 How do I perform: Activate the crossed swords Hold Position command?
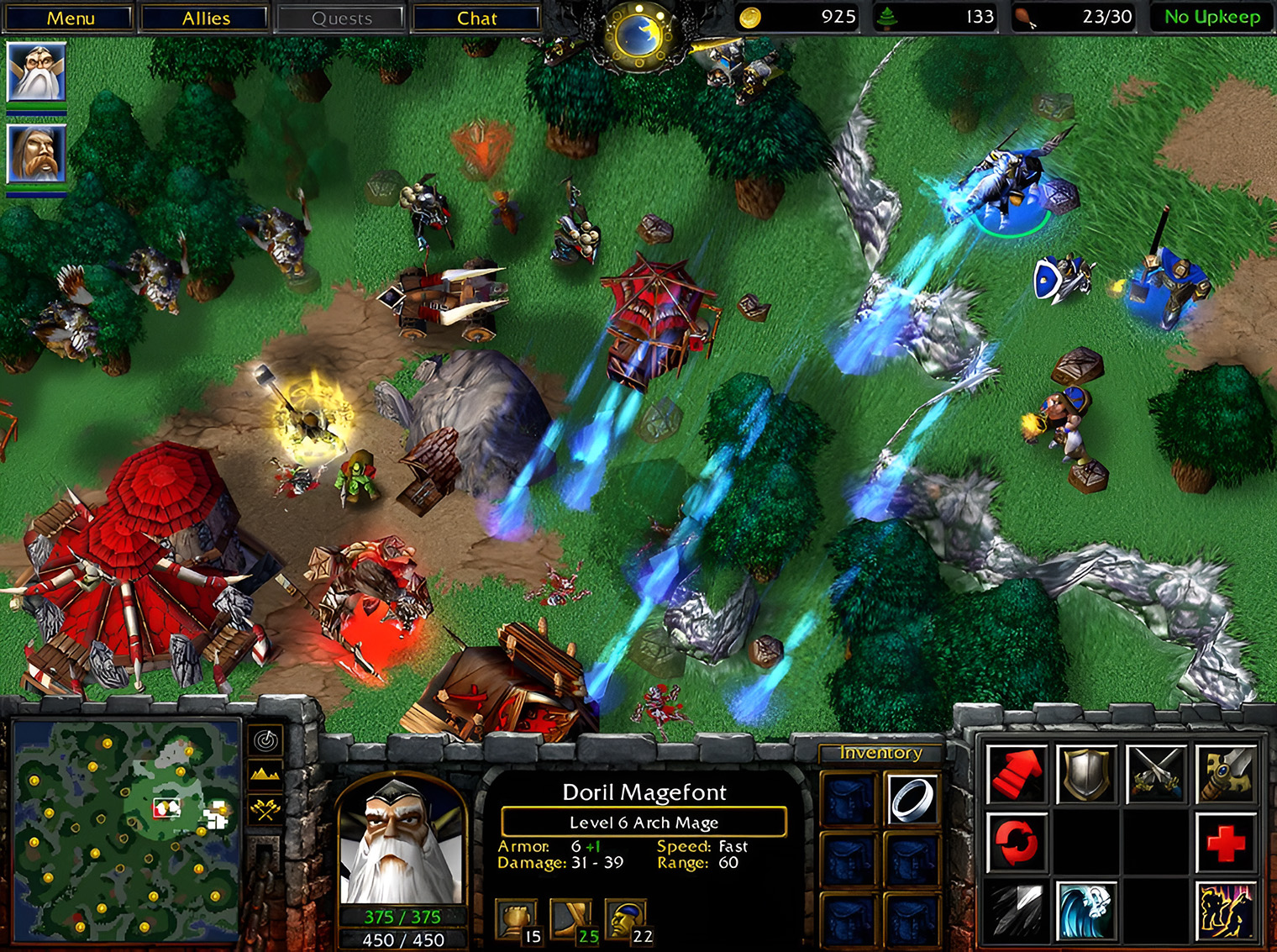click(x=1156, y=773)
